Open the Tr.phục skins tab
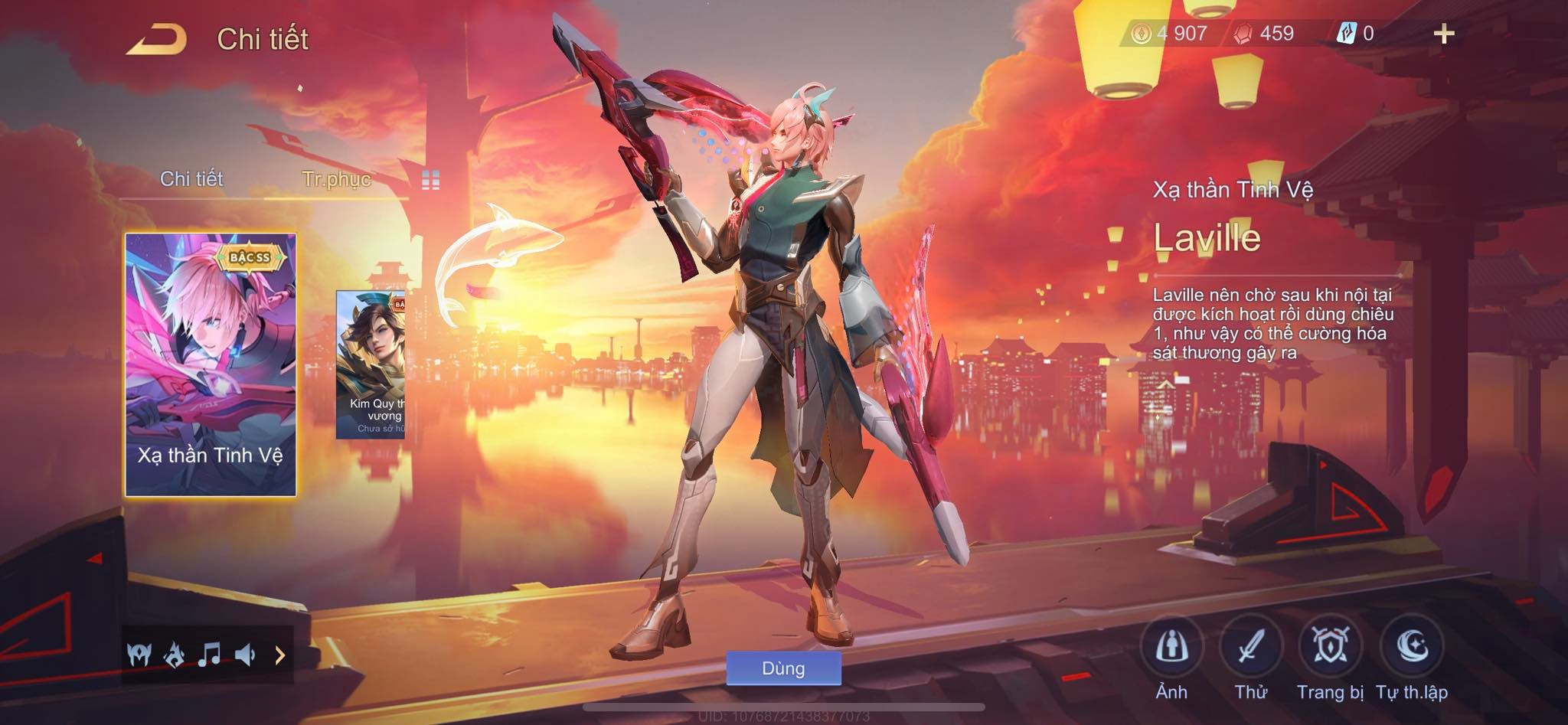 336,179
